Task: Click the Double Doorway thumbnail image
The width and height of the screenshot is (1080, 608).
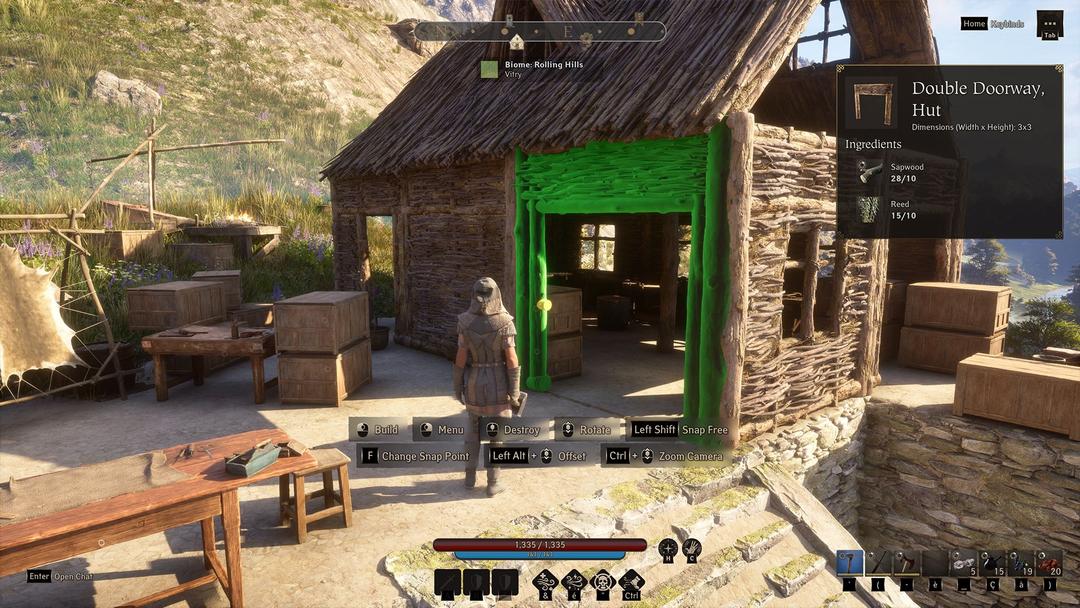Action: [872, 102]
